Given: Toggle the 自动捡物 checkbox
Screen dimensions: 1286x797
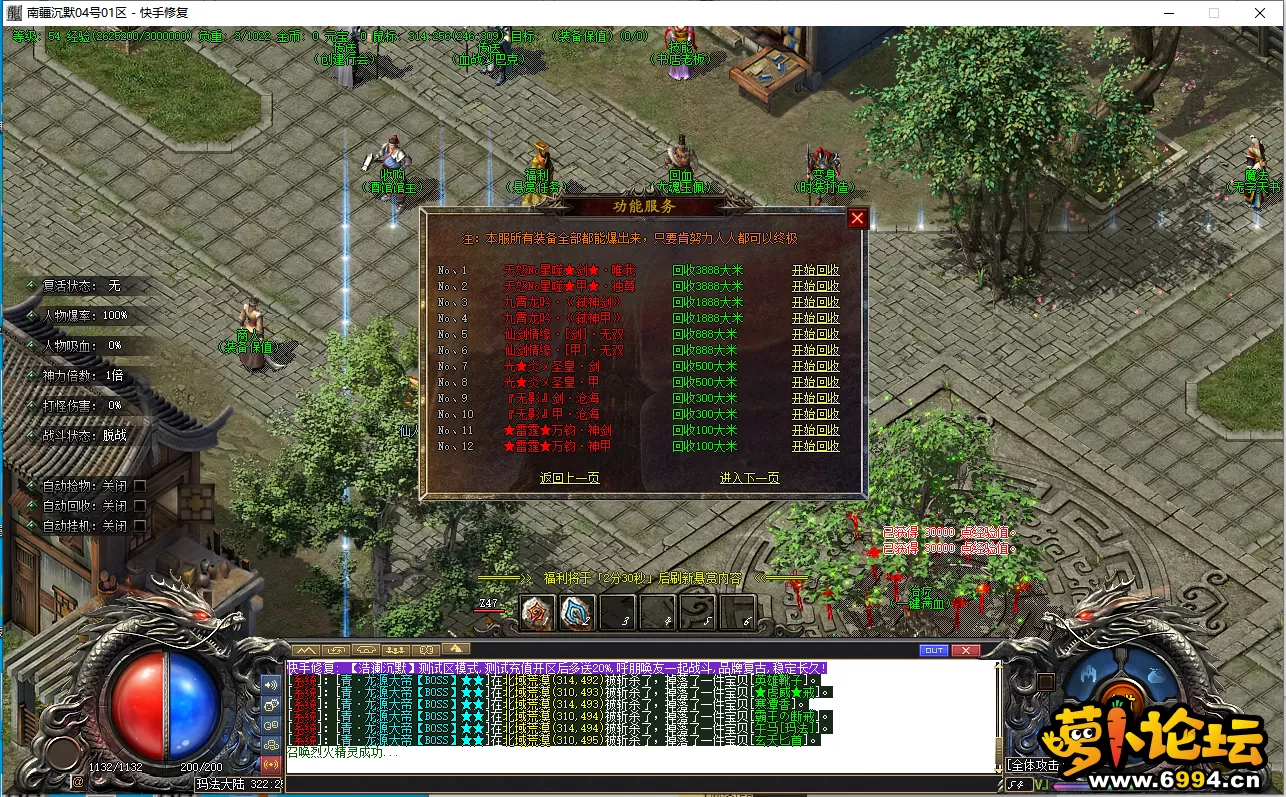Looking at the screenshot, I should tap(140, 486).
